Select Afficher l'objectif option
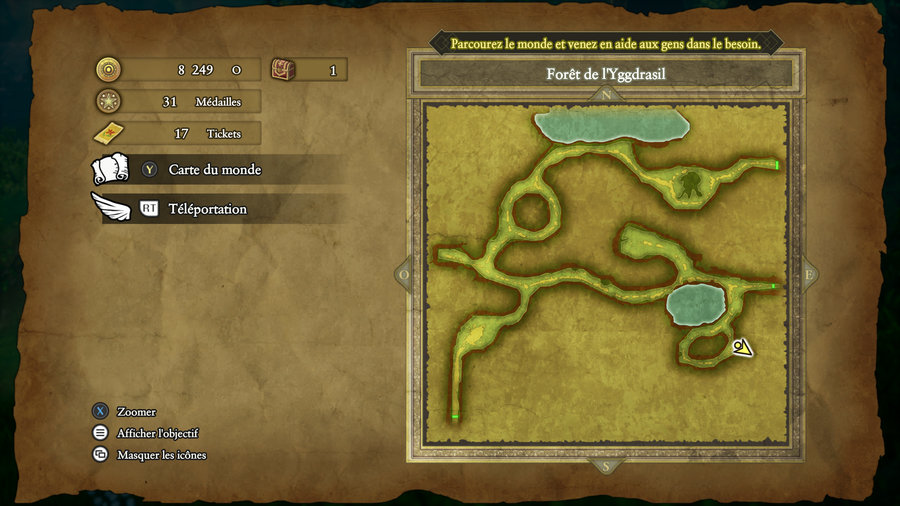900x506 pixels. (157, 433)
